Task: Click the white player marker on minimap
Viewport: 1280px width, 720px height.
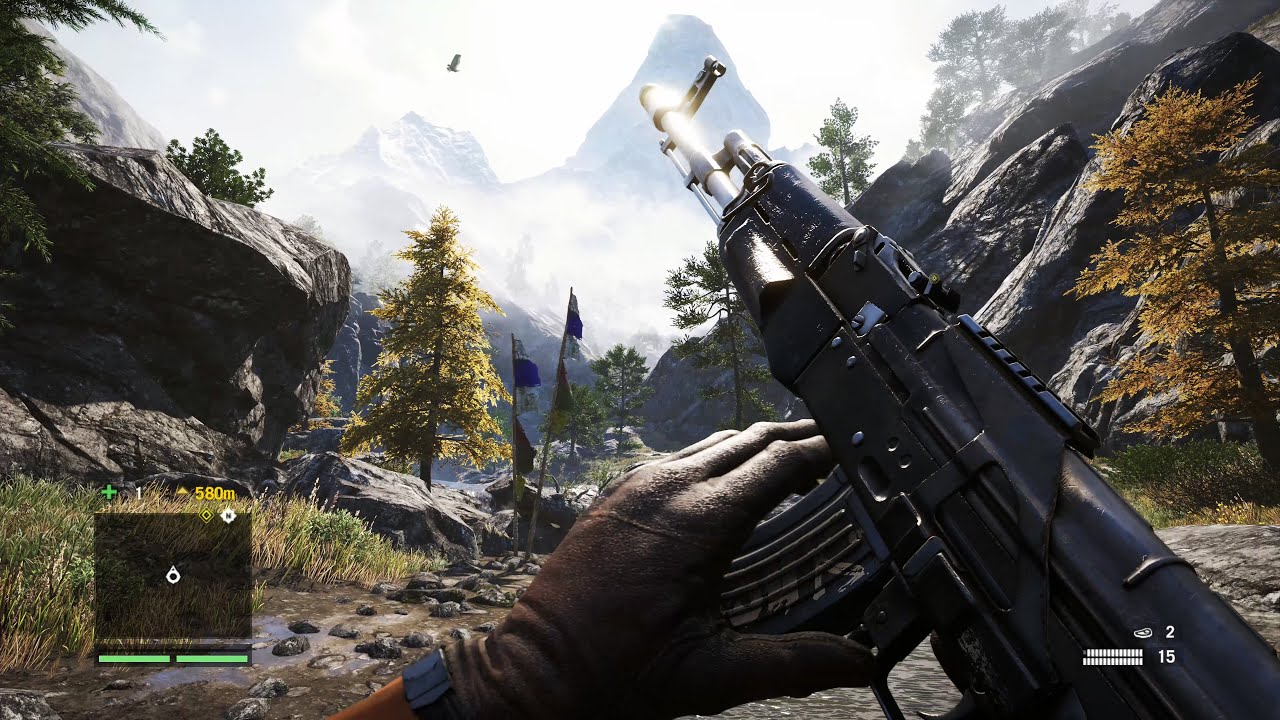Action: tap(173, 574)
